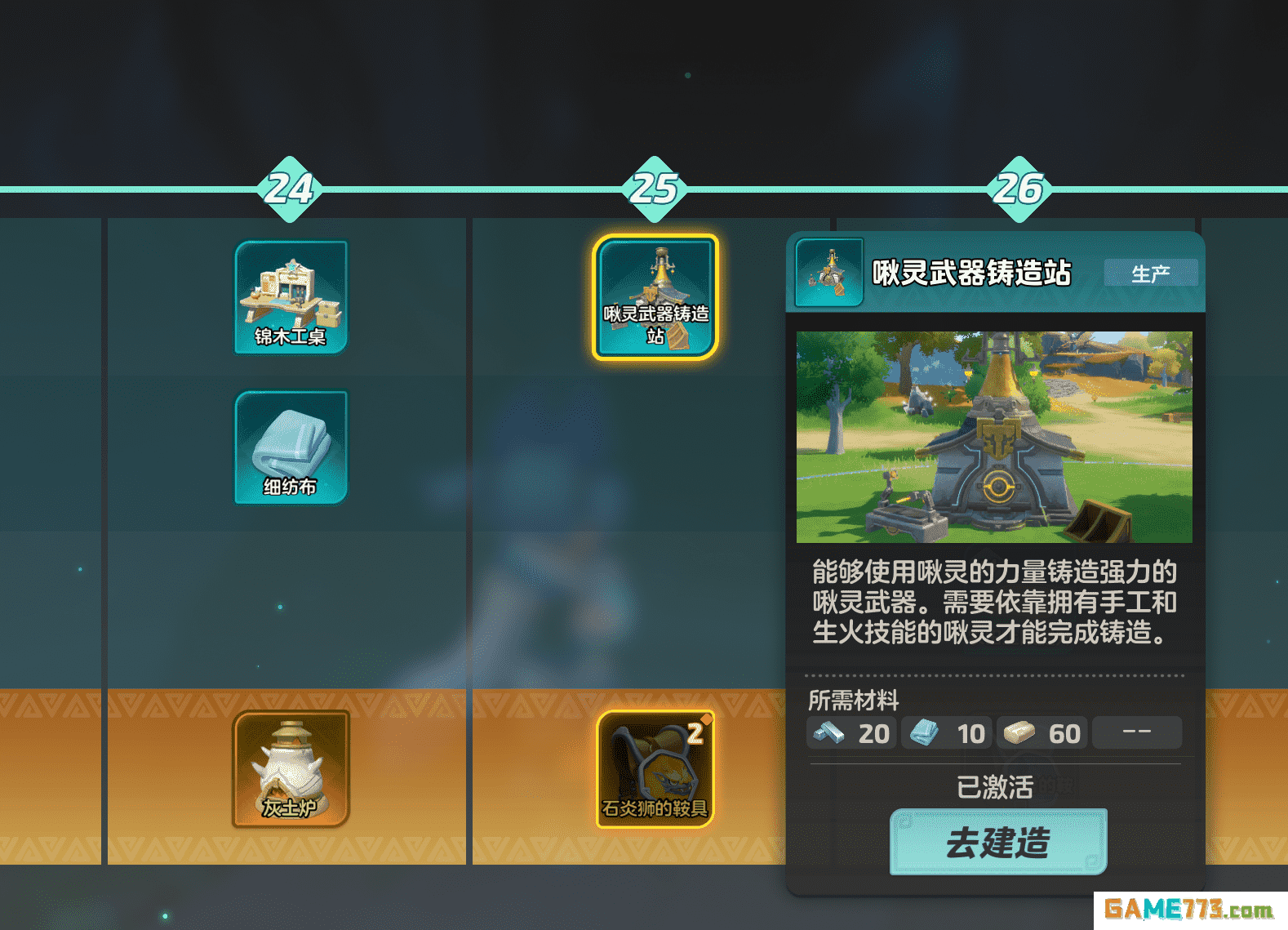选择科技树中的锦木工桌图标
This screenshot has height=930, width=1288.
[x=291, y=296]
